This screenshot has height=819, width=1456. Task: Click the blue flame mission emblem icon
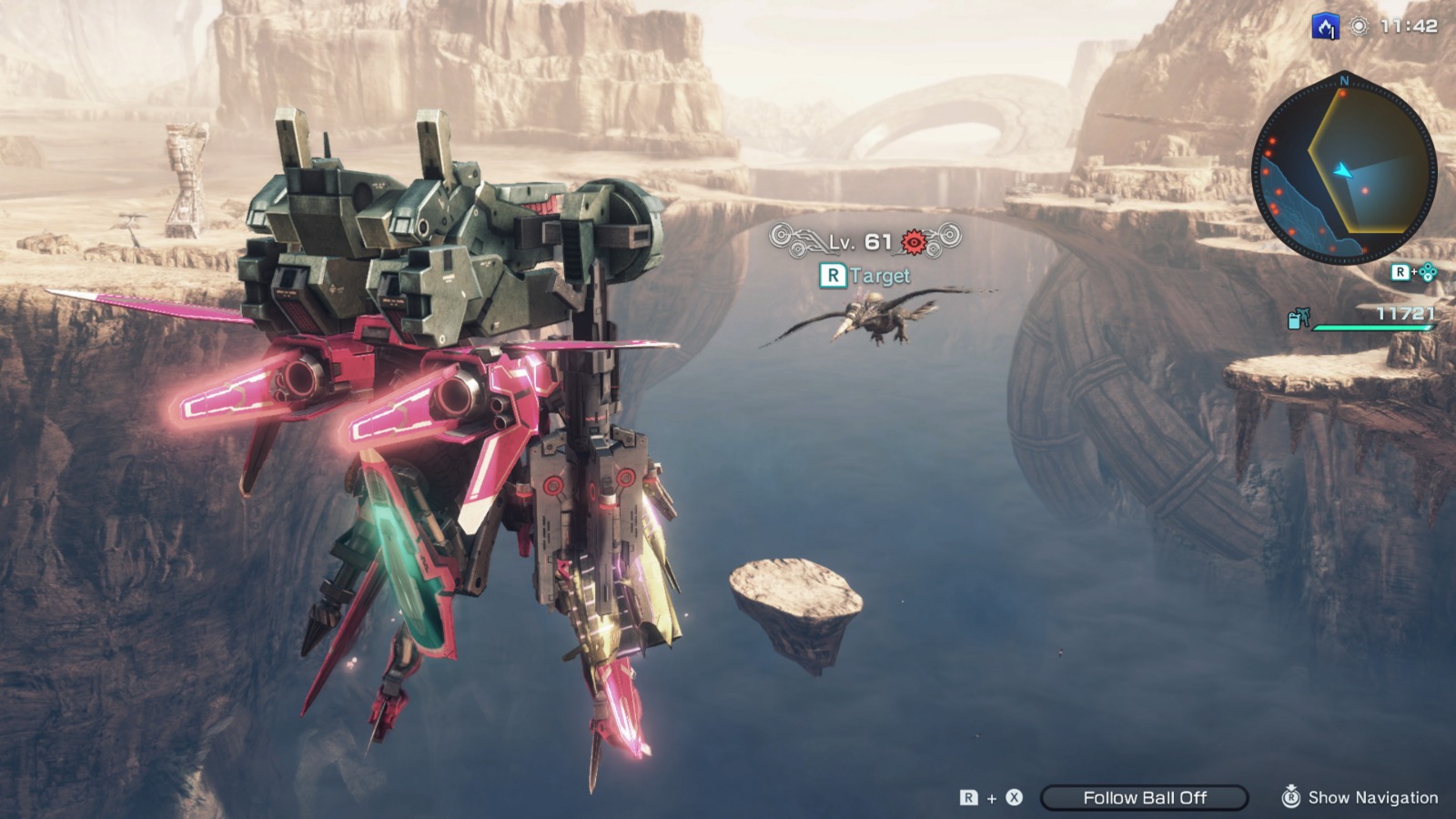(x=1324, y=25)
